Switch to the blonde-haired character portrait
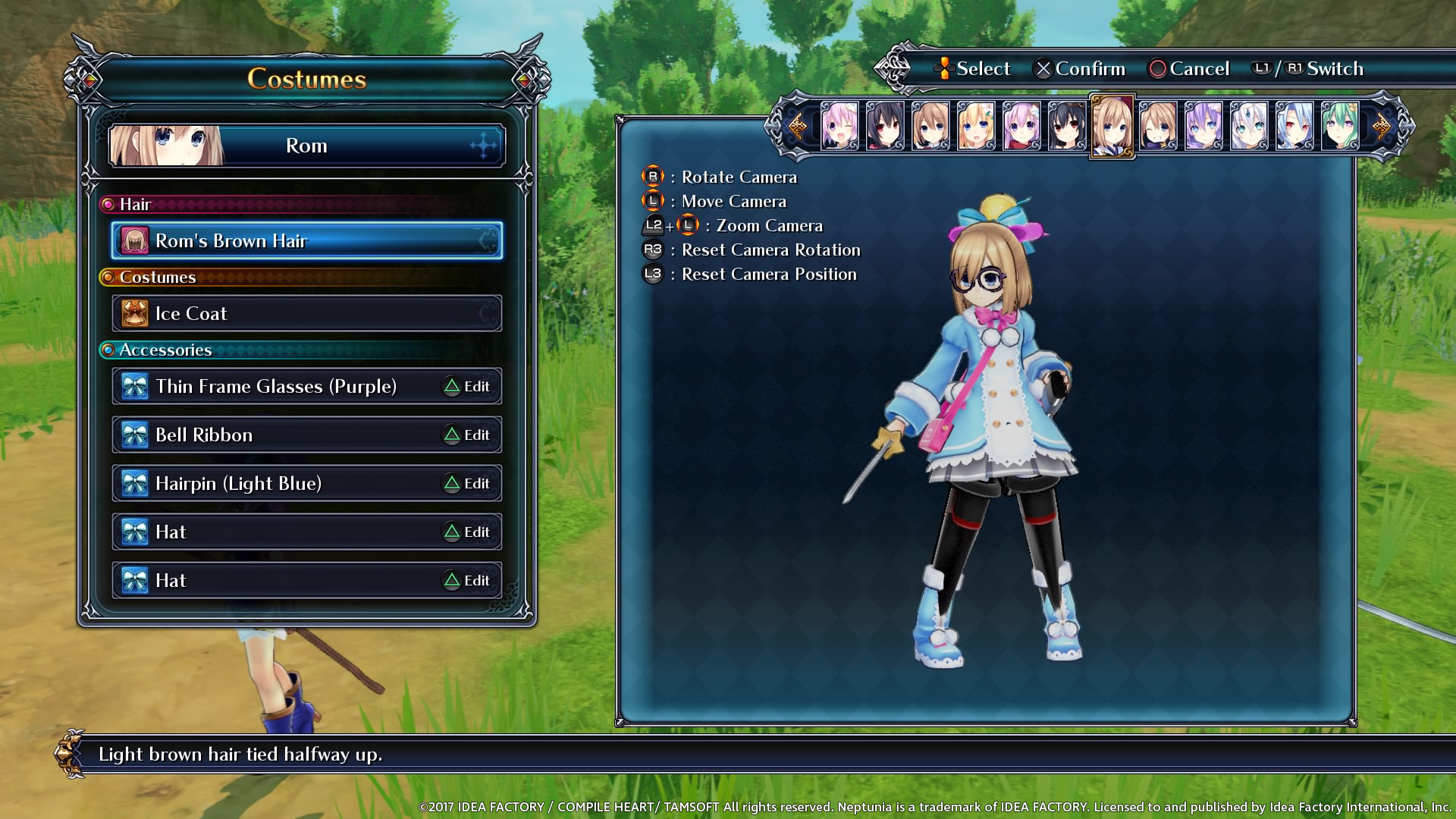This screenshot has width=1456, height=819. (976, 126)
